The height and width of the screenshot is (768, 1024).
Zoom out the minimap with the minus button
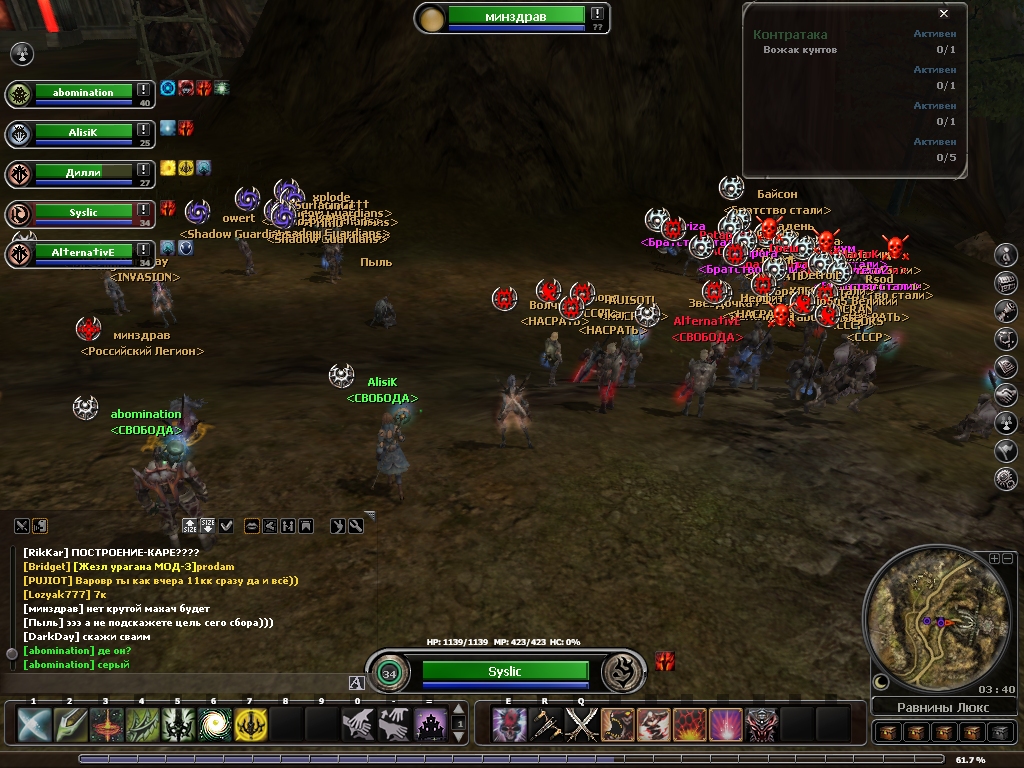point(1007,558)
